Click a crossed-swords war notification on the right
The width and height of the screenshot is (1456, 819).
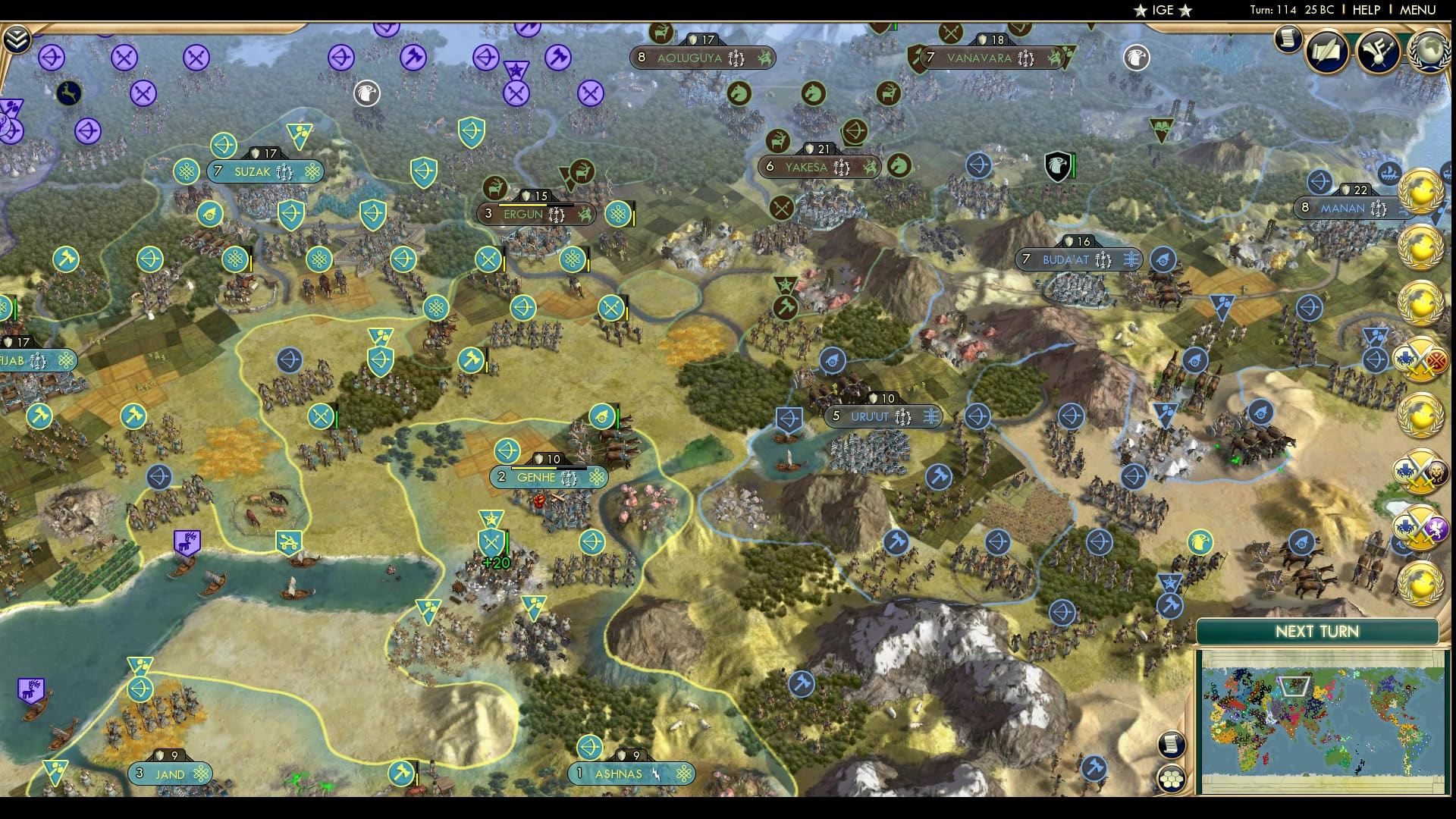(x=1423, y=359)
